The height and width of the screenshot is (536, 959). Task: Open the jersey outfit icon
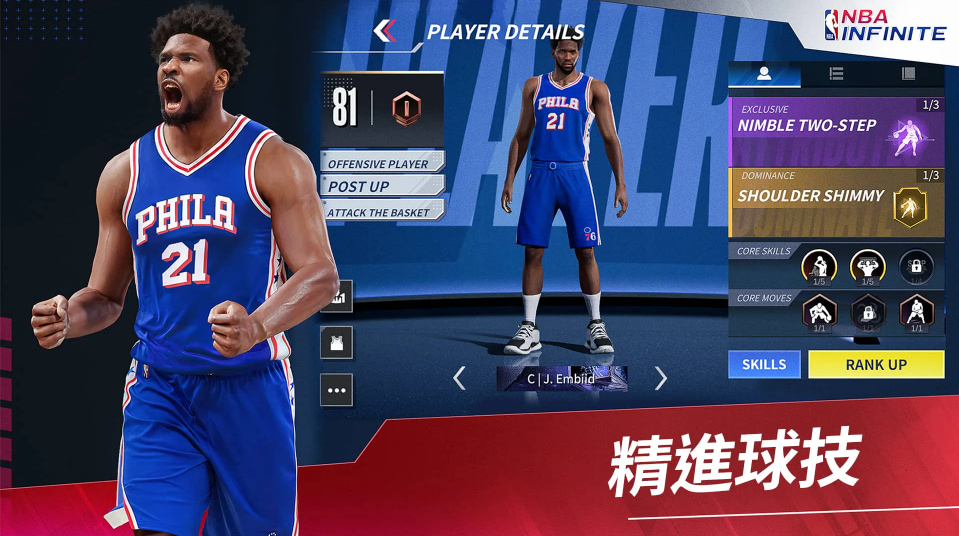(x=336, y=343)
